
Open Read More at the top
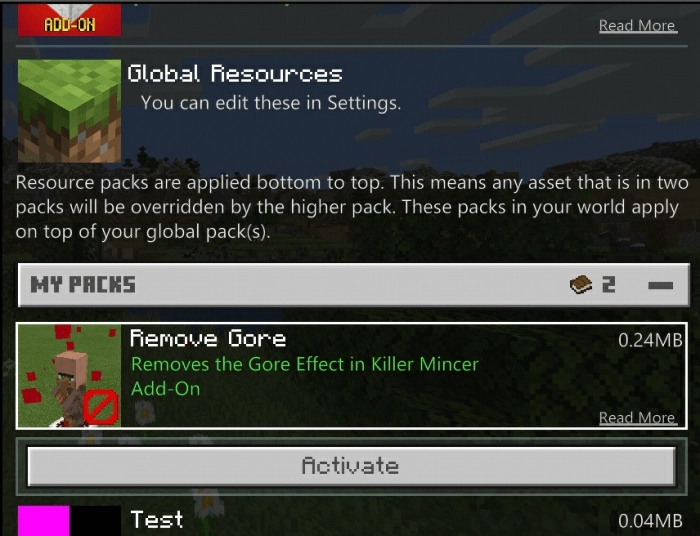637,26
